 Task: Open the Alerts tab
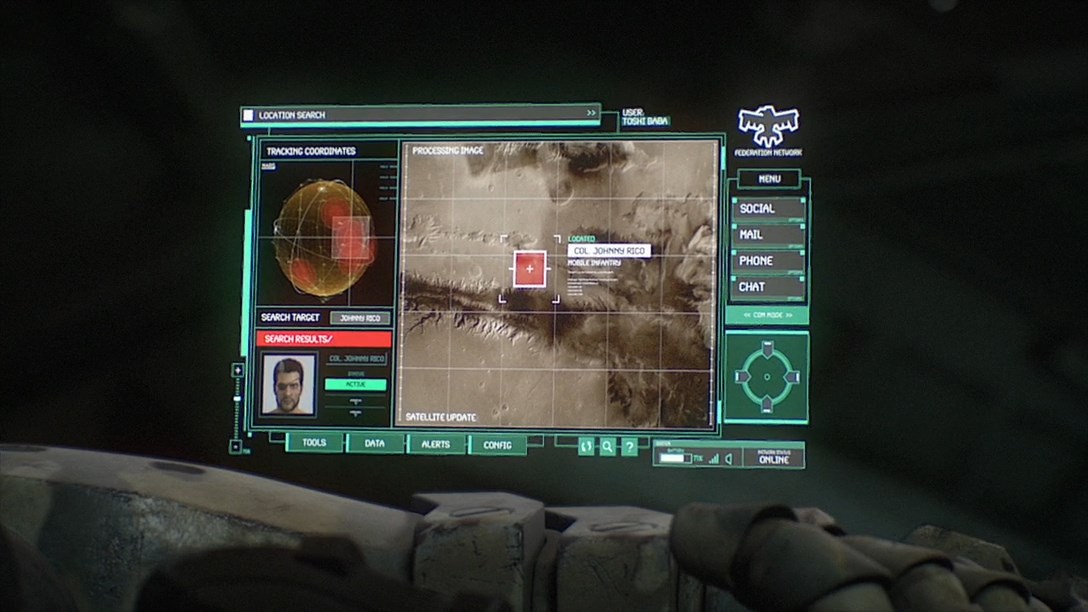click(x=436, y=443)
